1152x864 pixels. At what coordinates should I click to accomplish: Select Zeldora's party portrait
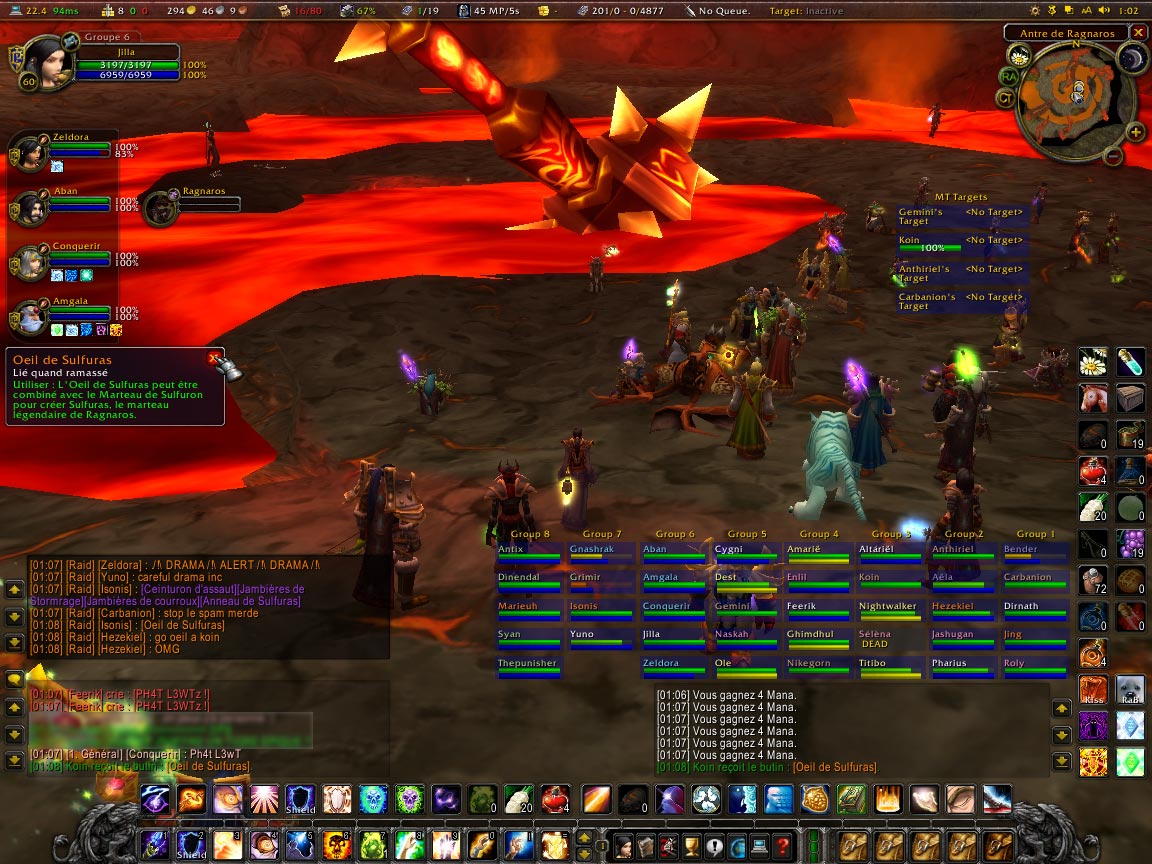tap(26, 154)
